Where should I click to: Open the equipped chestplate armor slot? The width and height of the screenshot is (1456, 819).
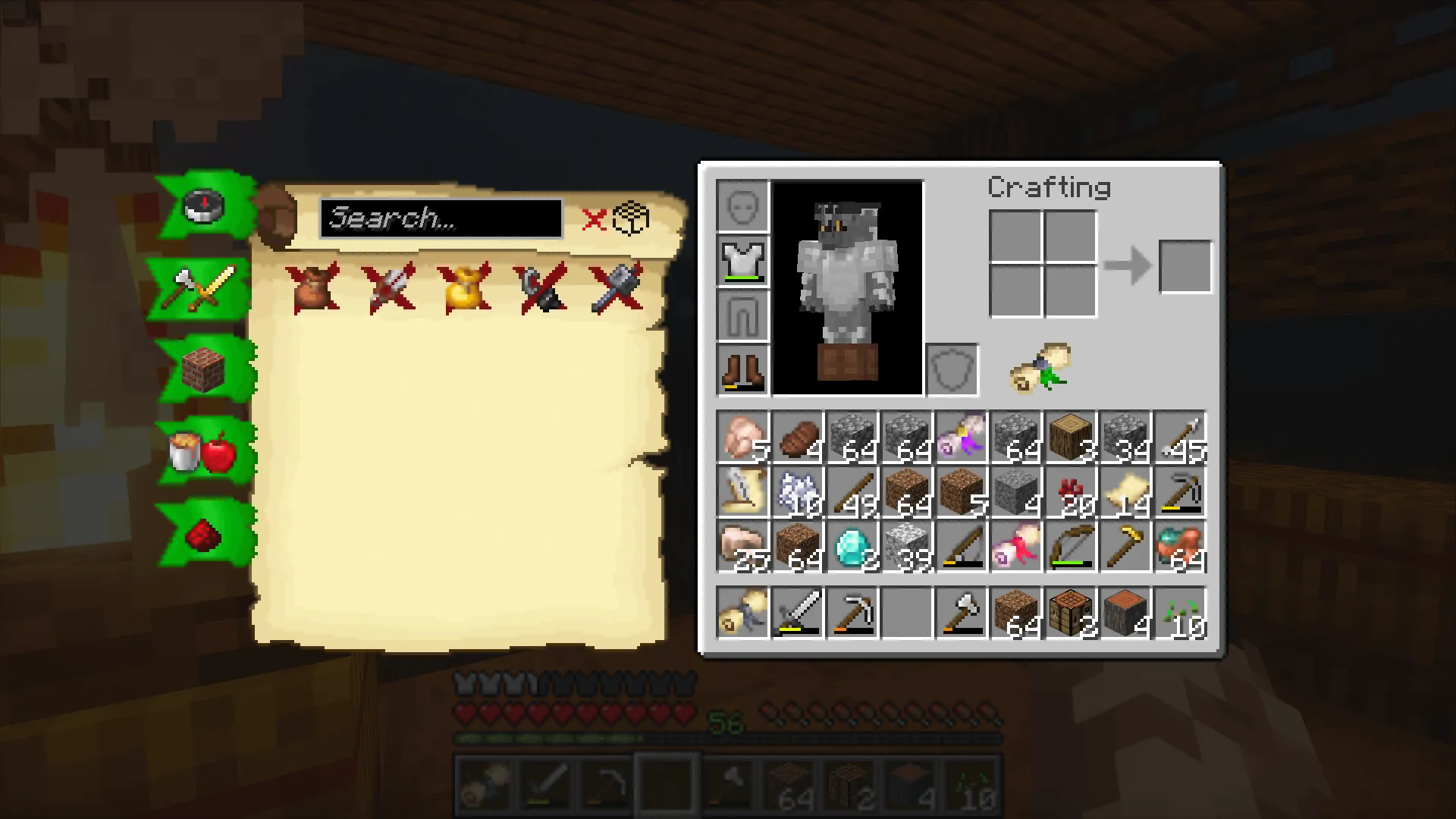744,260
